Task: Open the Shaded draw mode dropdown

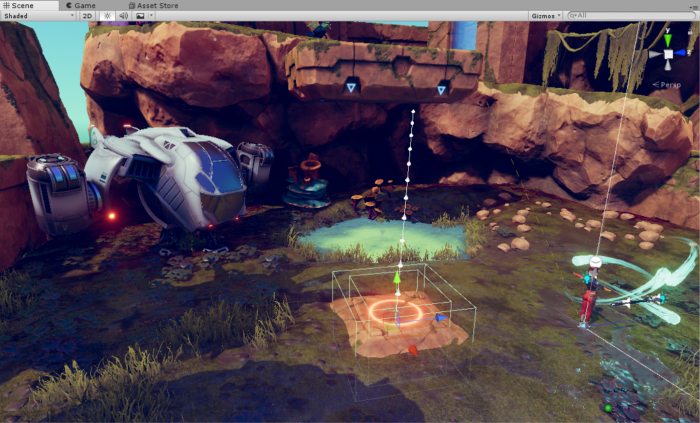Action: (38, 16)
